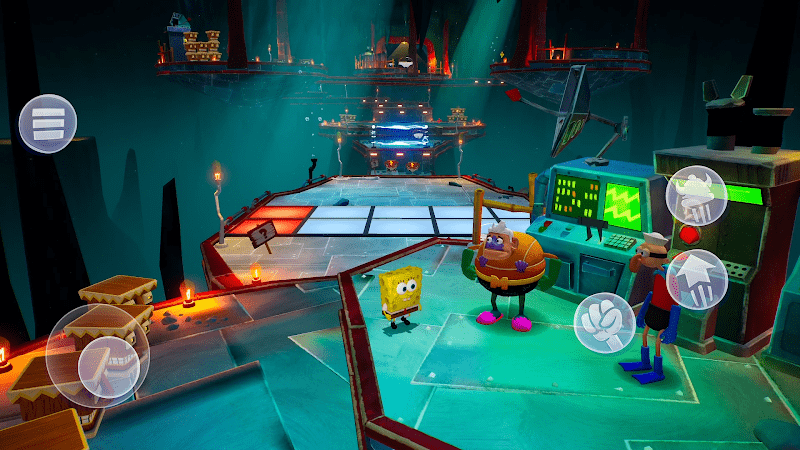
Task: Open the pause menu hamburger button
Action: click(x=47, y=124)
